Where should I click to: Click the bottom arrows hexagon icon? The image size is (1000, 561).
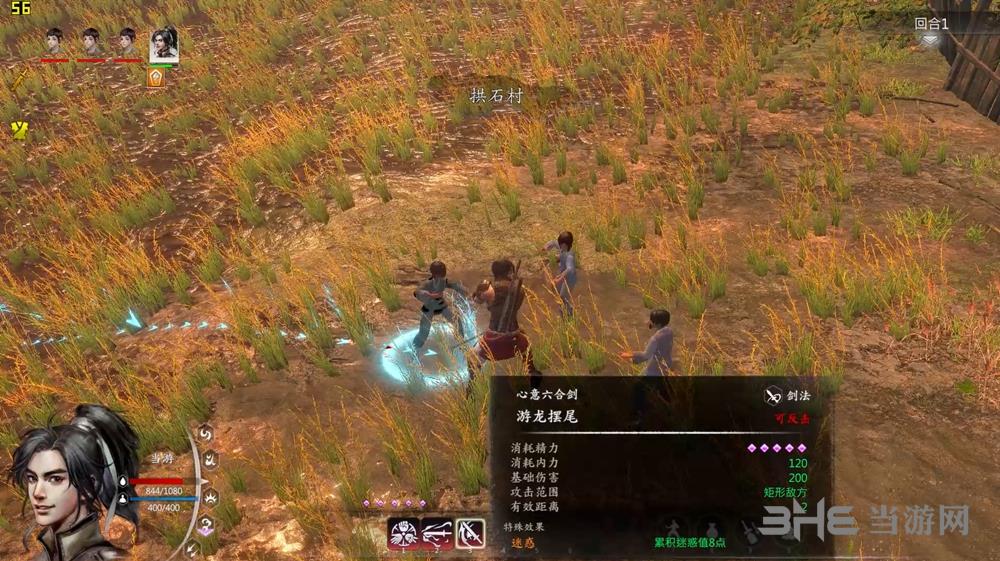click(x=194, y=548)
